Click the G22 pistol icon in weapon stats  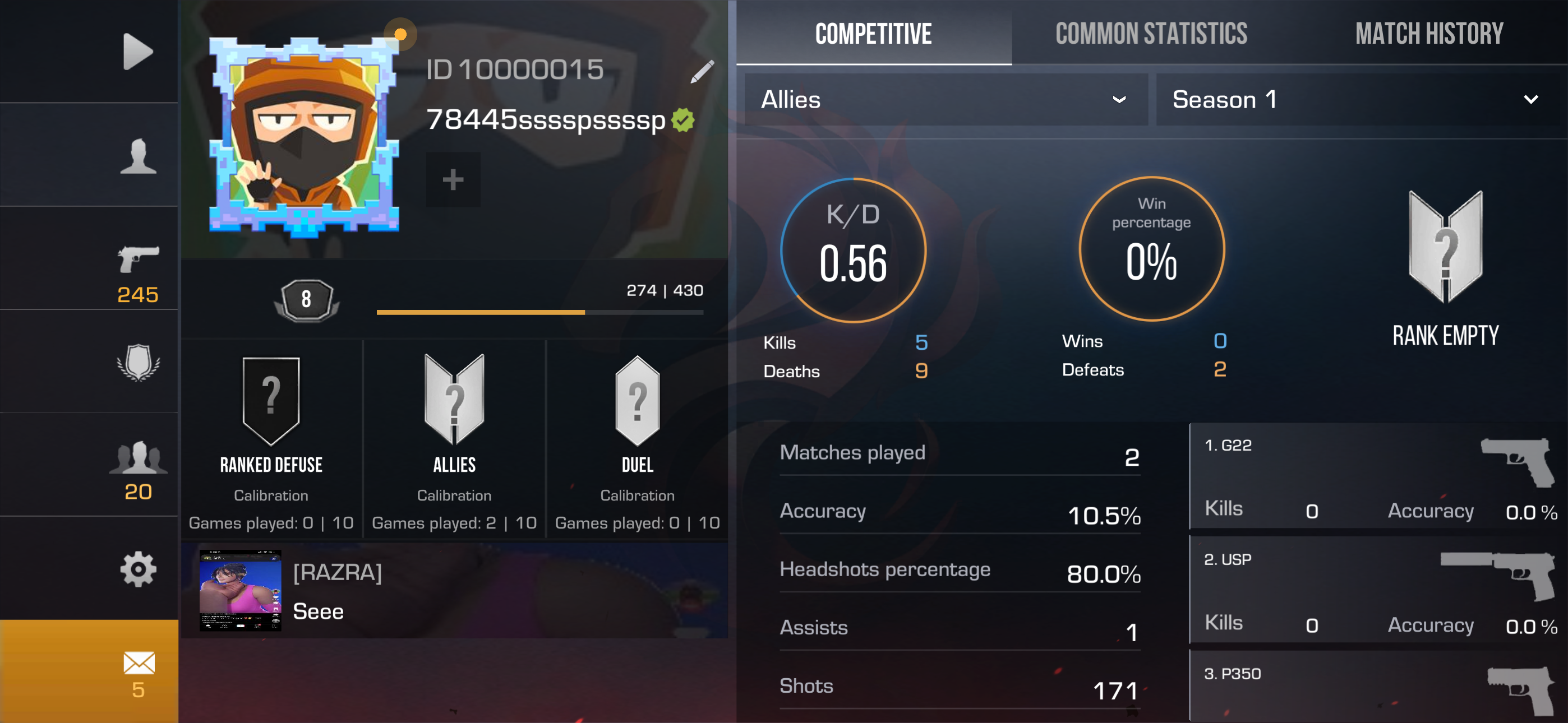[x=1510, y=462]
